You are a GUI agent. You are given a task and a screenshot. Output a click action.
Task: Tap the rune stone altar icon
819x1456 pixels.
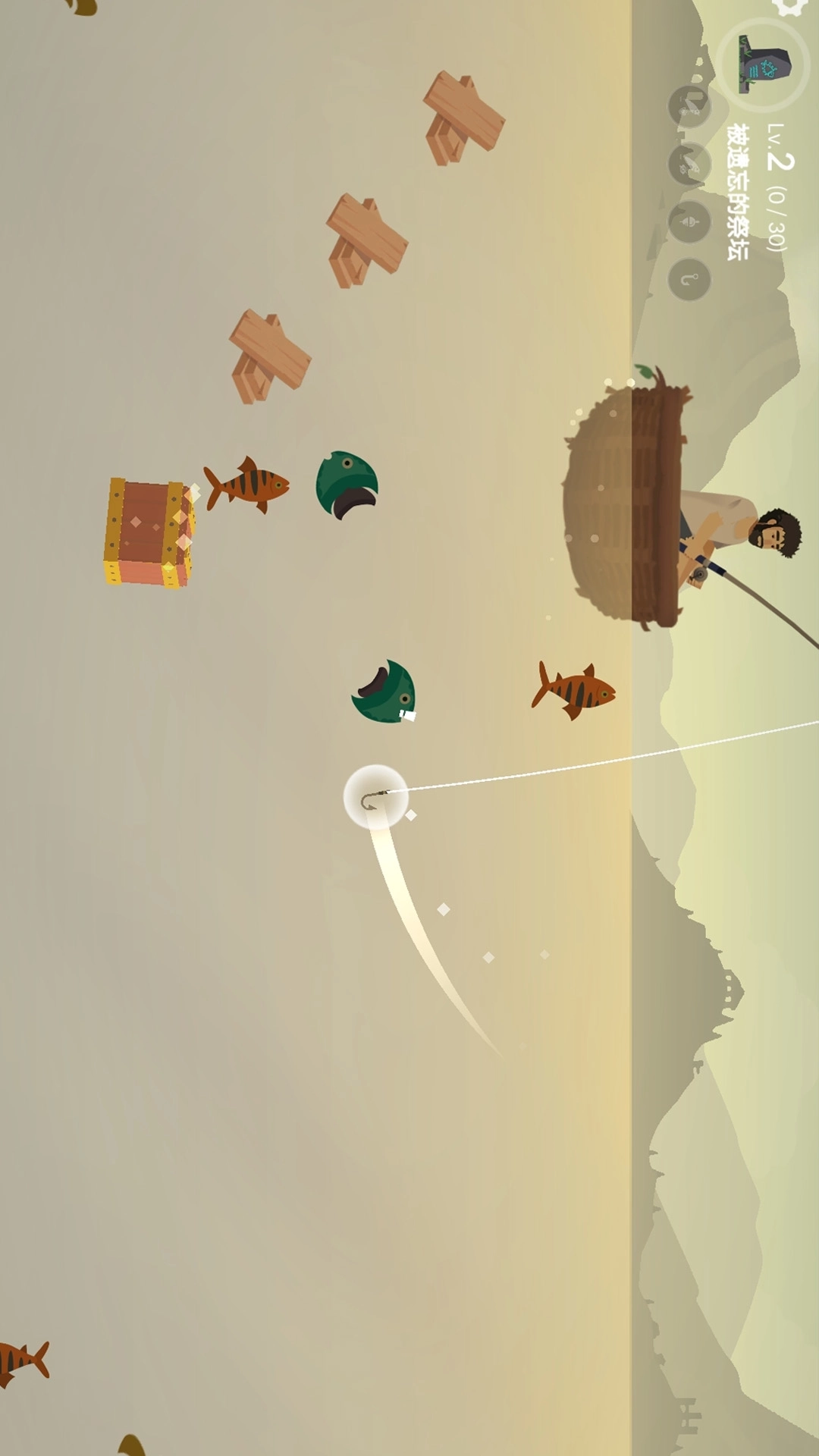coord(764,65)
